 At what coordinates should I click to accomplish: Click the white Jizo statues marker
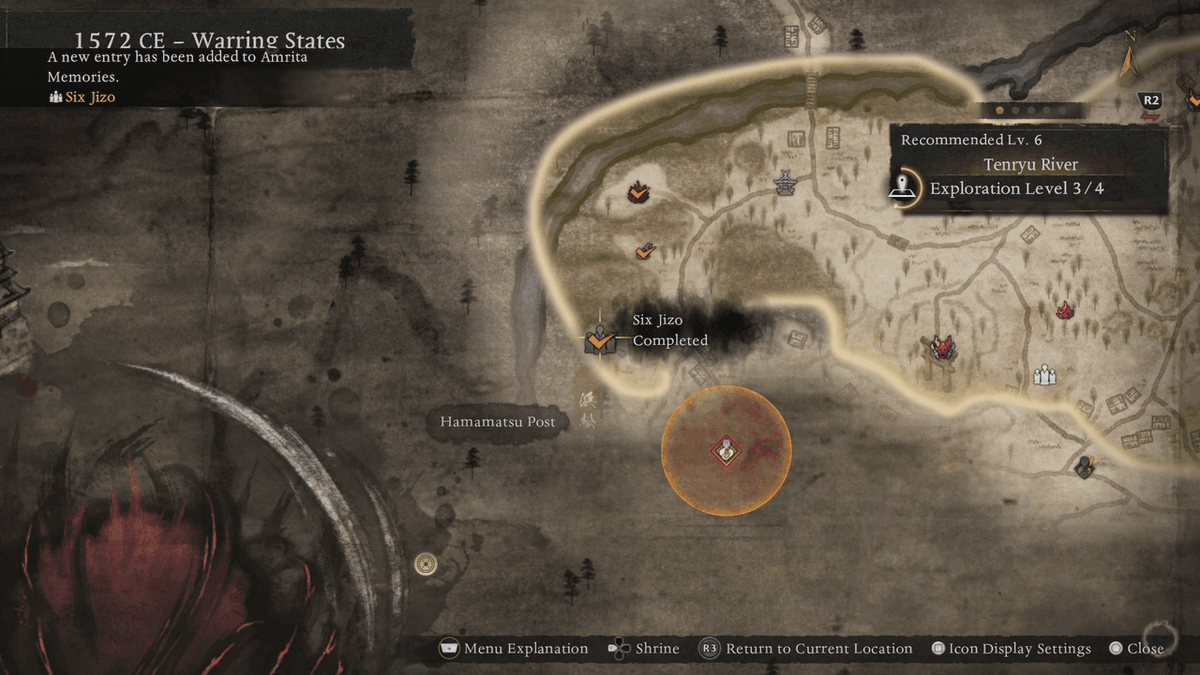1045,375
